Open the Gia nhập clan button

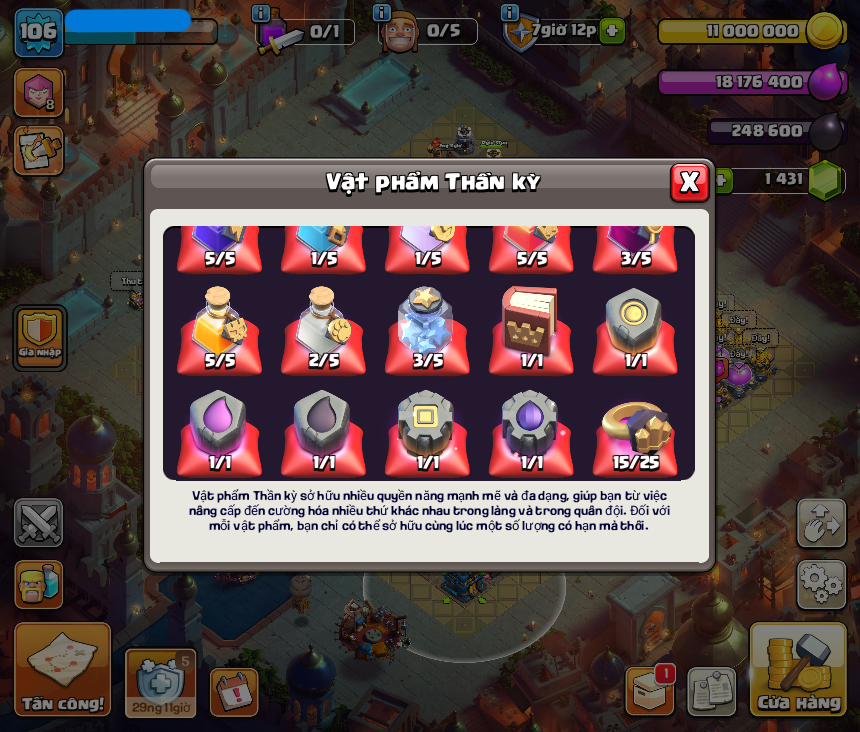coord(40,337)
